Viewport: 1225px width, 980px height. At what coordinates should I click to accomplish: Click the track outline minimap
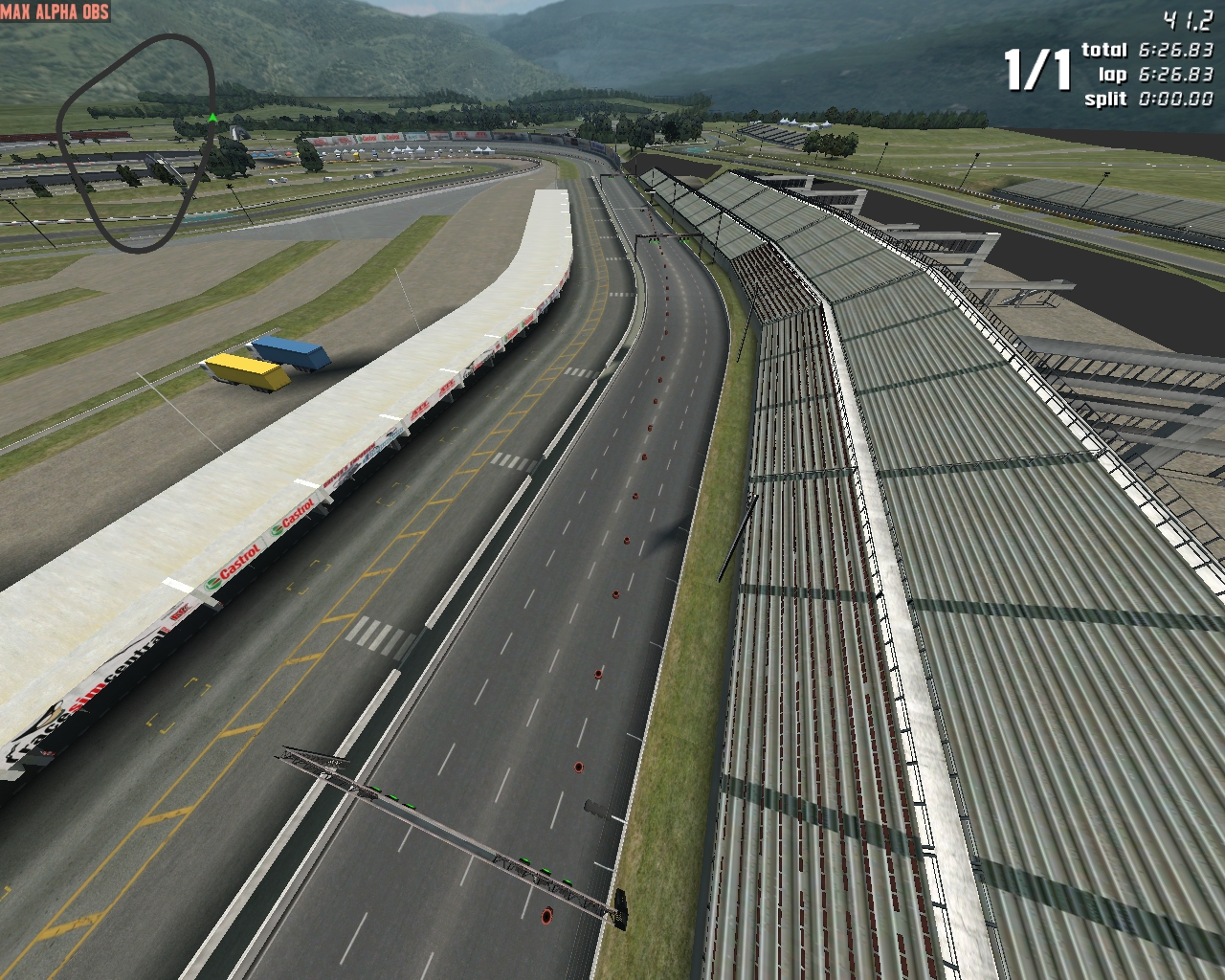(136, 144)
